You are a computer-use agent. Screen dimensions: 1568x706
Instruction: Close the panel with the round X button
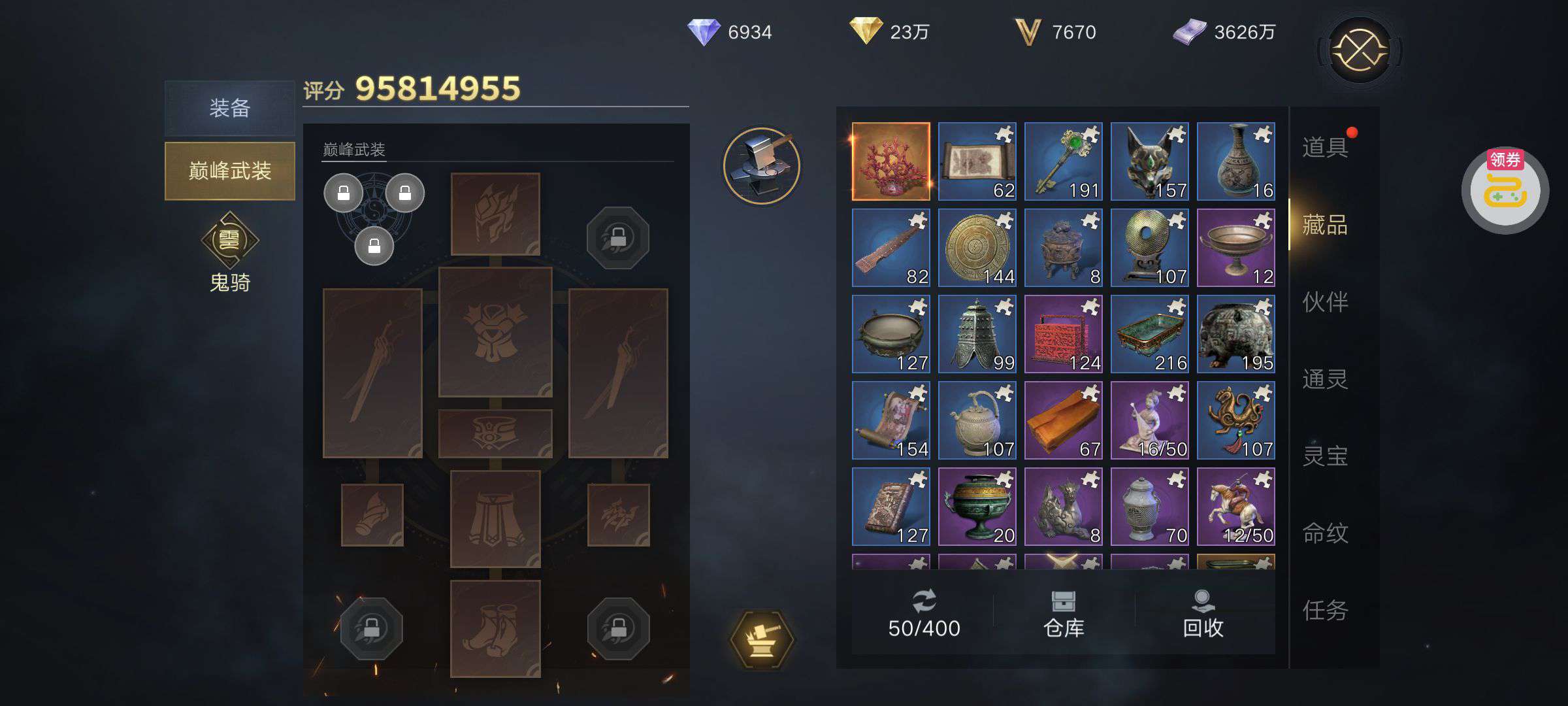(x=1360, y=50)
